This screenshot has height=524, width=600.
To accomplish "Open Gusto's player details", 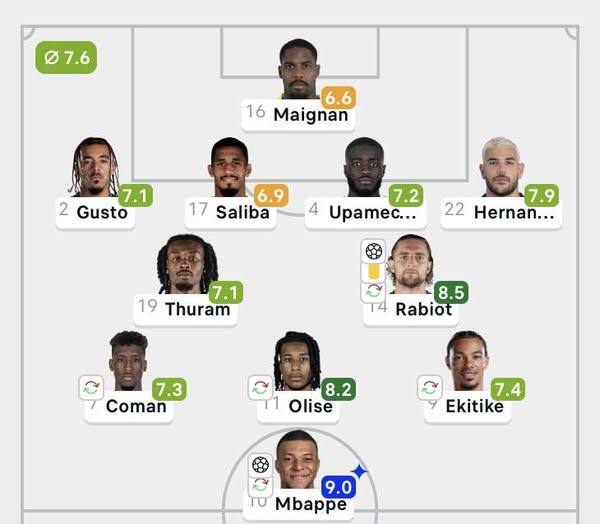I will click(94, 168).
